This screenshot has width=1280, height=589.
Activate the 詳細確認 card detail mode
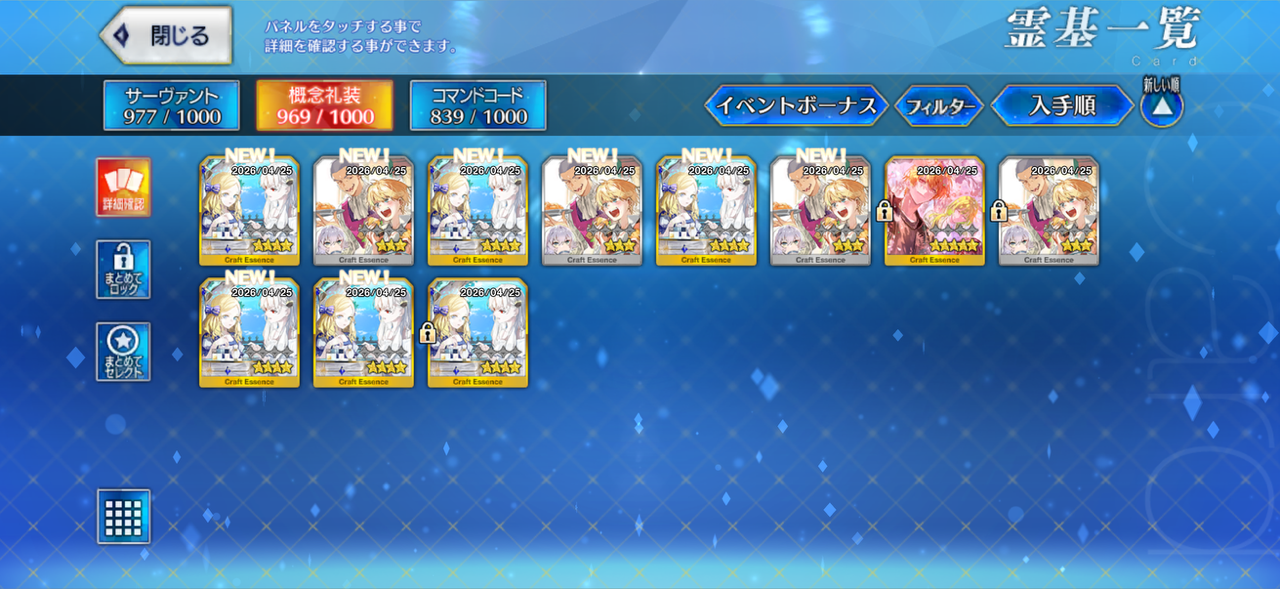pos(124,187)
